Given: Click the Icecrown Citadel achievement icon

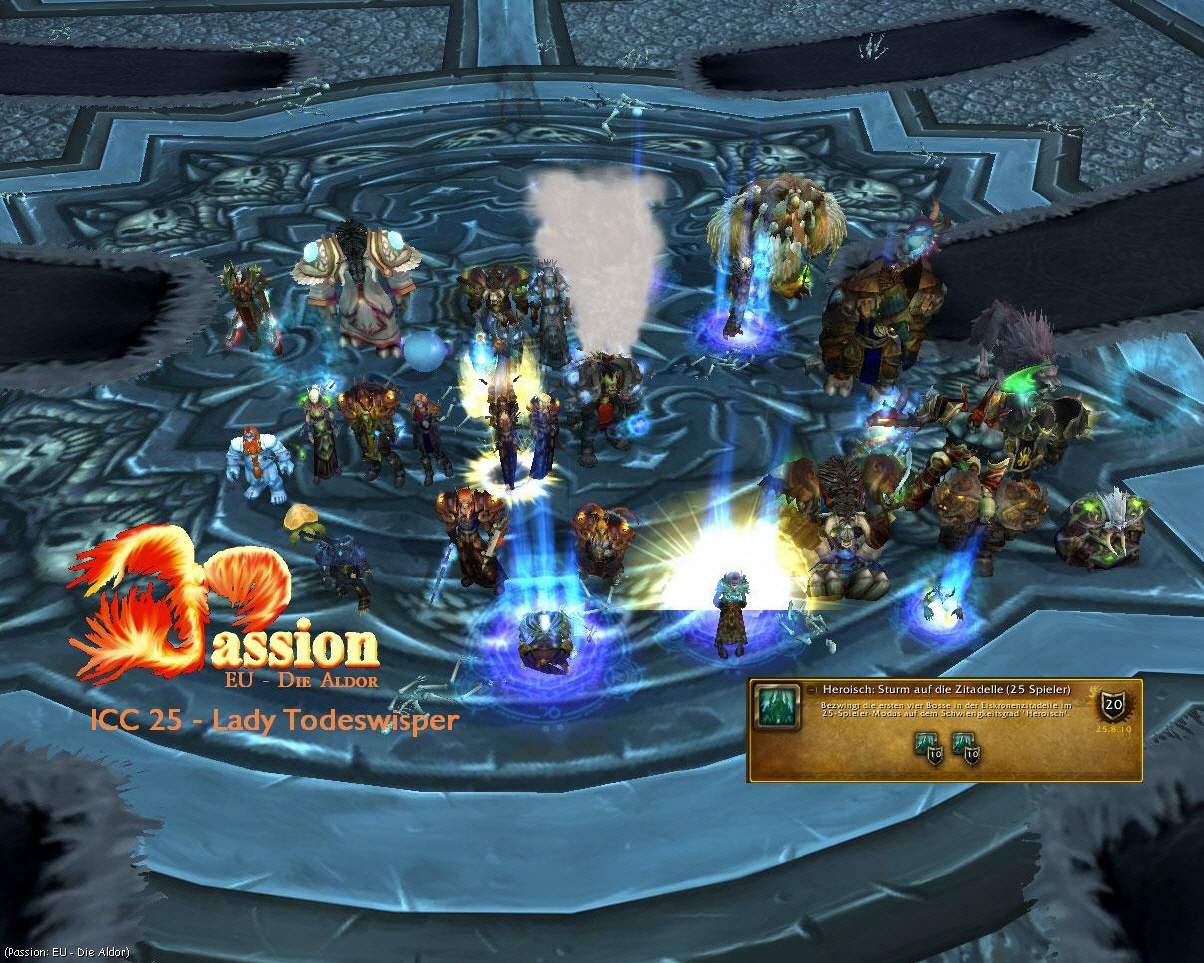Looking at the screenshot, I should (x=775, y=708).
